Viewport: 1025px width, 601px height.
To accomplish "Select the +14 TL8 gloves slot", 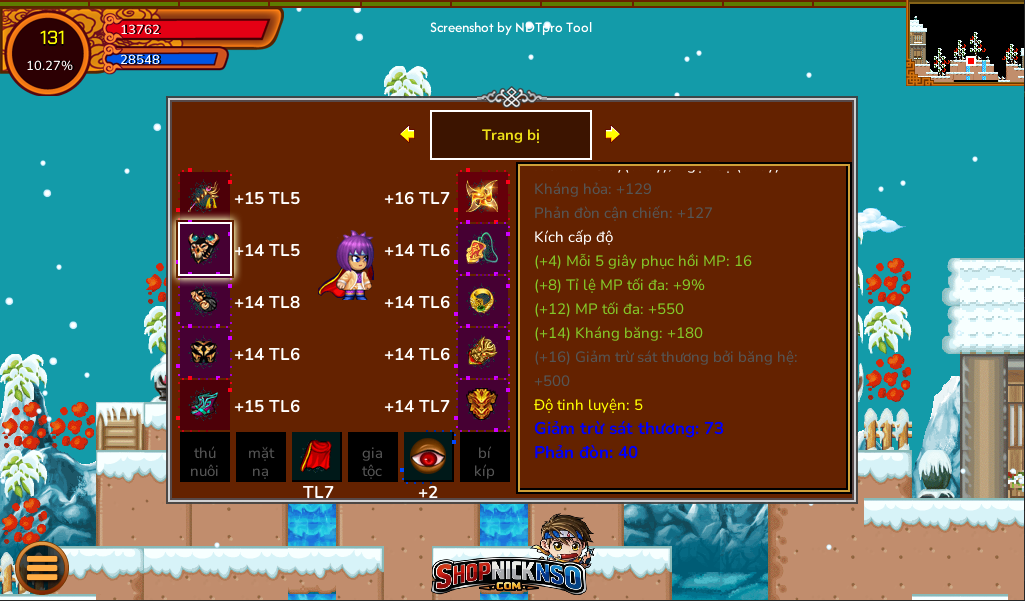I will point(205,302).
